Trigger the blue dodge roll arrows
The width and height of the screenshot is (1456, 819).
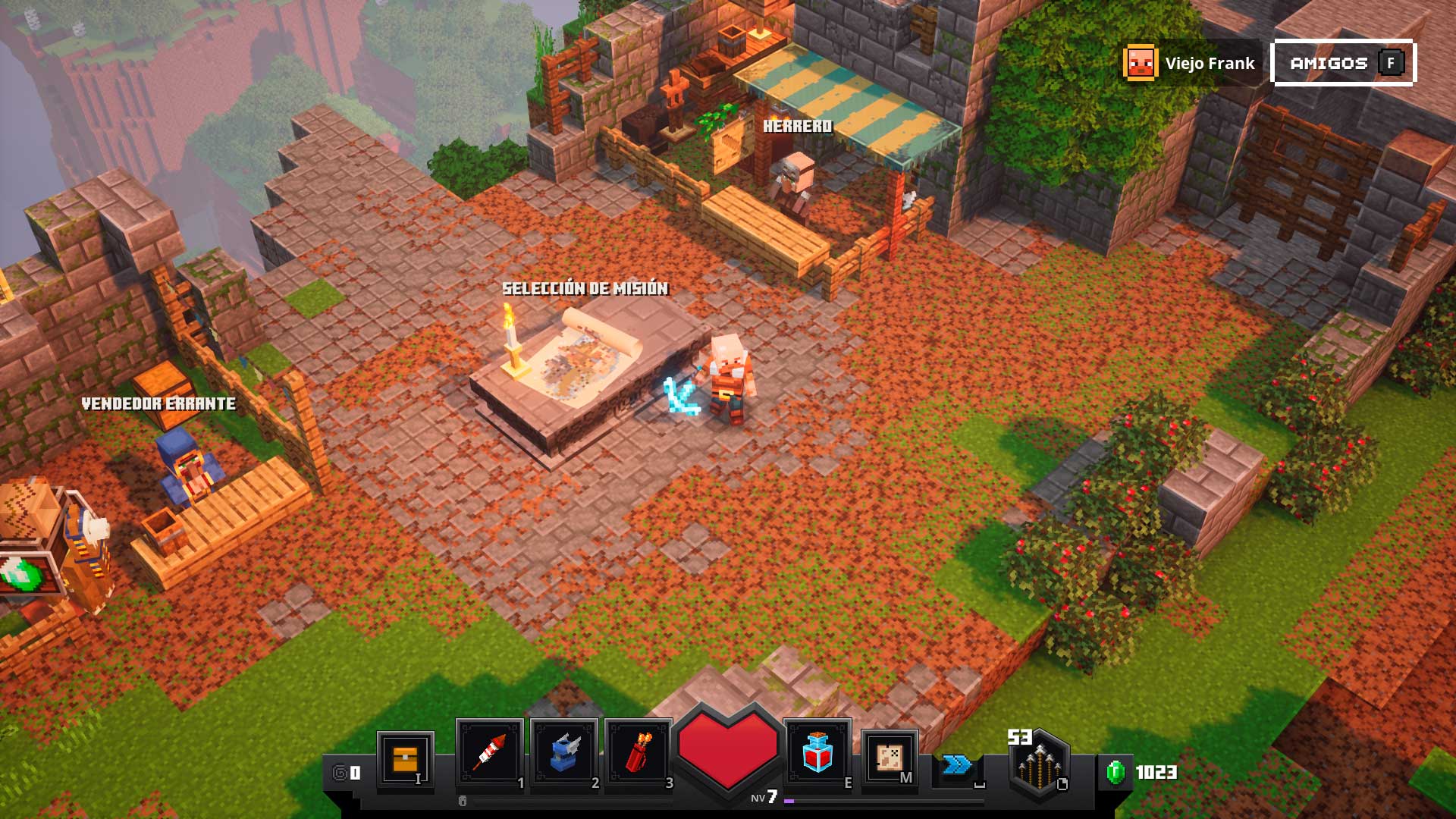pyautogui.click(x=957, y=764)
